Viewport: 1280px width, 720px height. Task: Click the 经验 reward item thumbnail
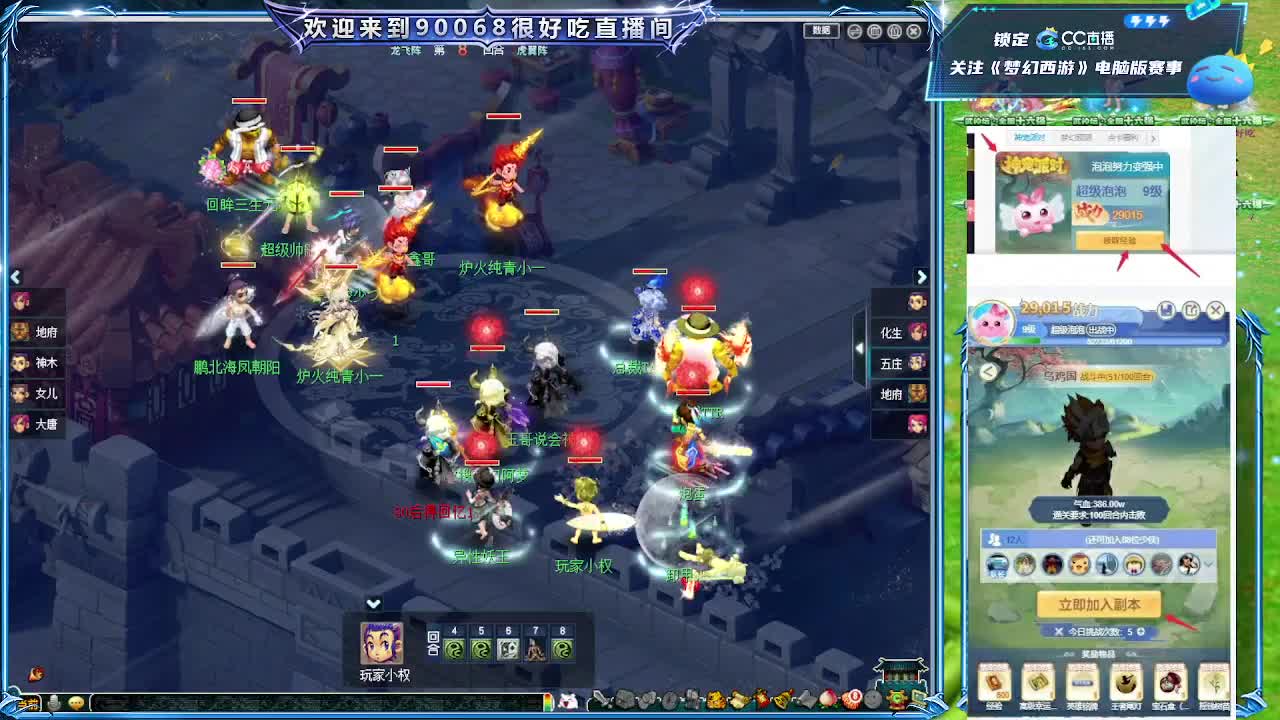(x=993, y=684)
